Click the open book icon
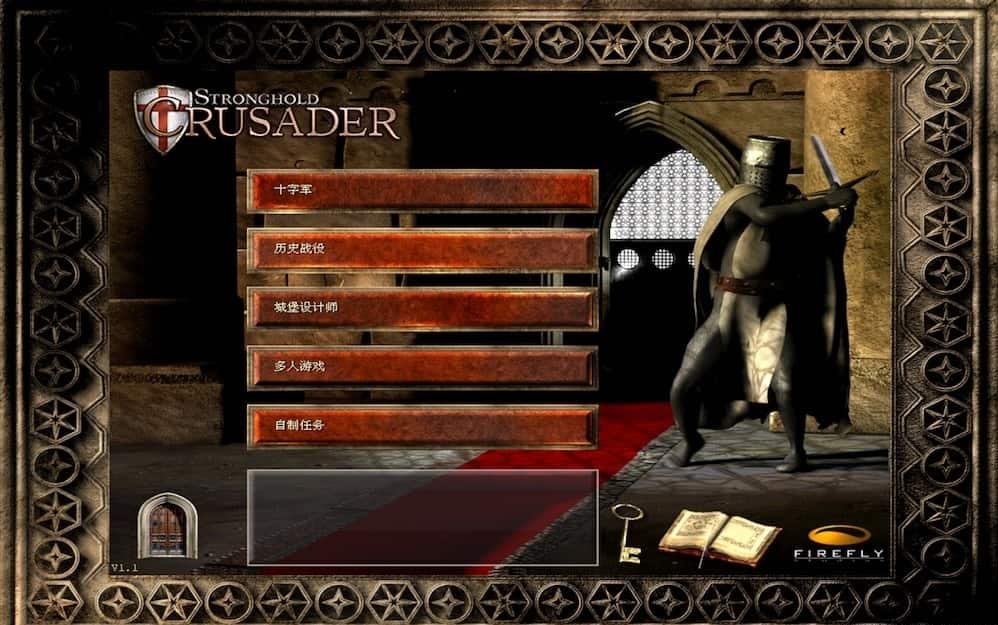Screen dimensions: 998x625 pos(718,536)
